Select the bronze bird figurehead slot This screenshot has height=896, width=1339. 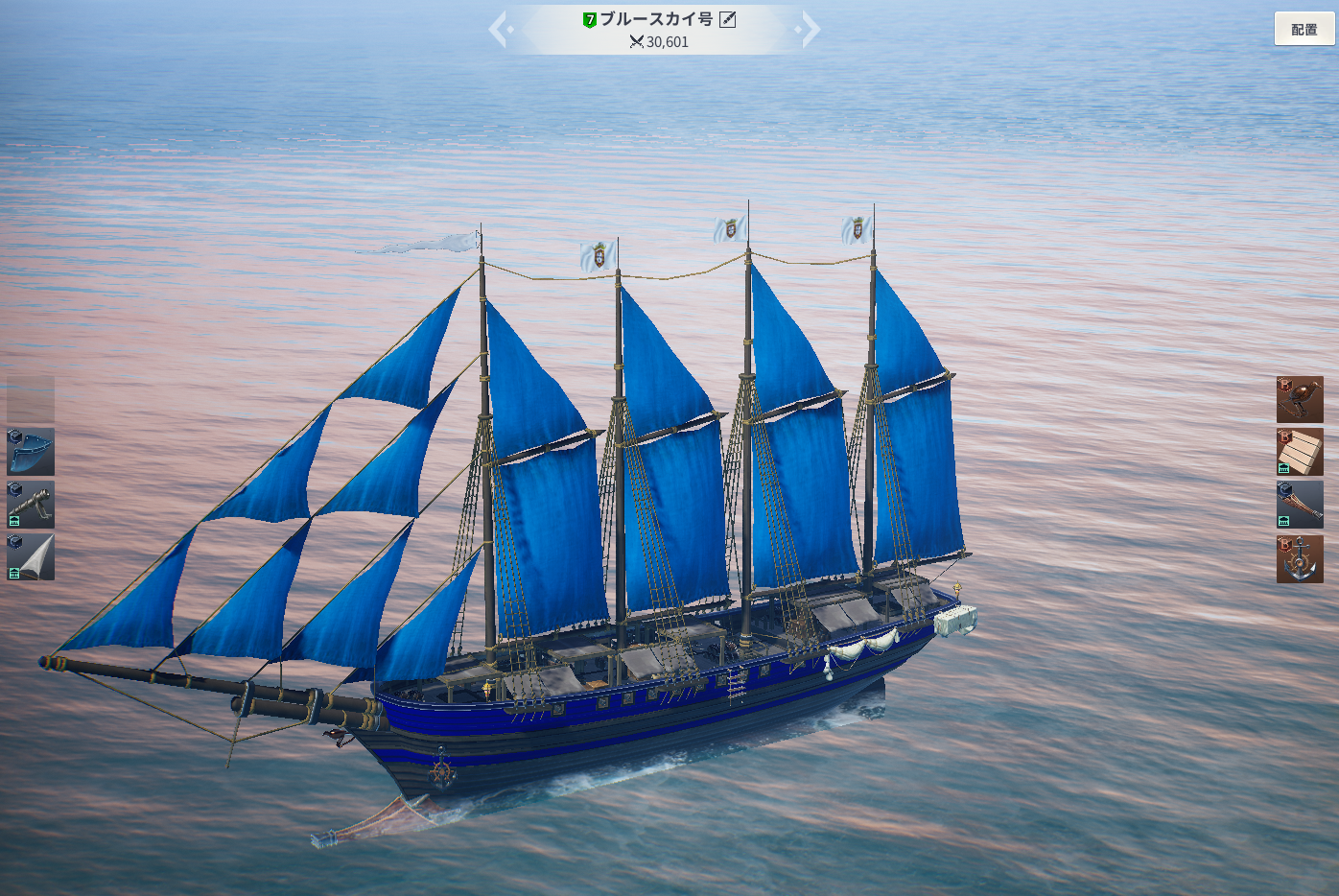click(x=1300, y=399)
